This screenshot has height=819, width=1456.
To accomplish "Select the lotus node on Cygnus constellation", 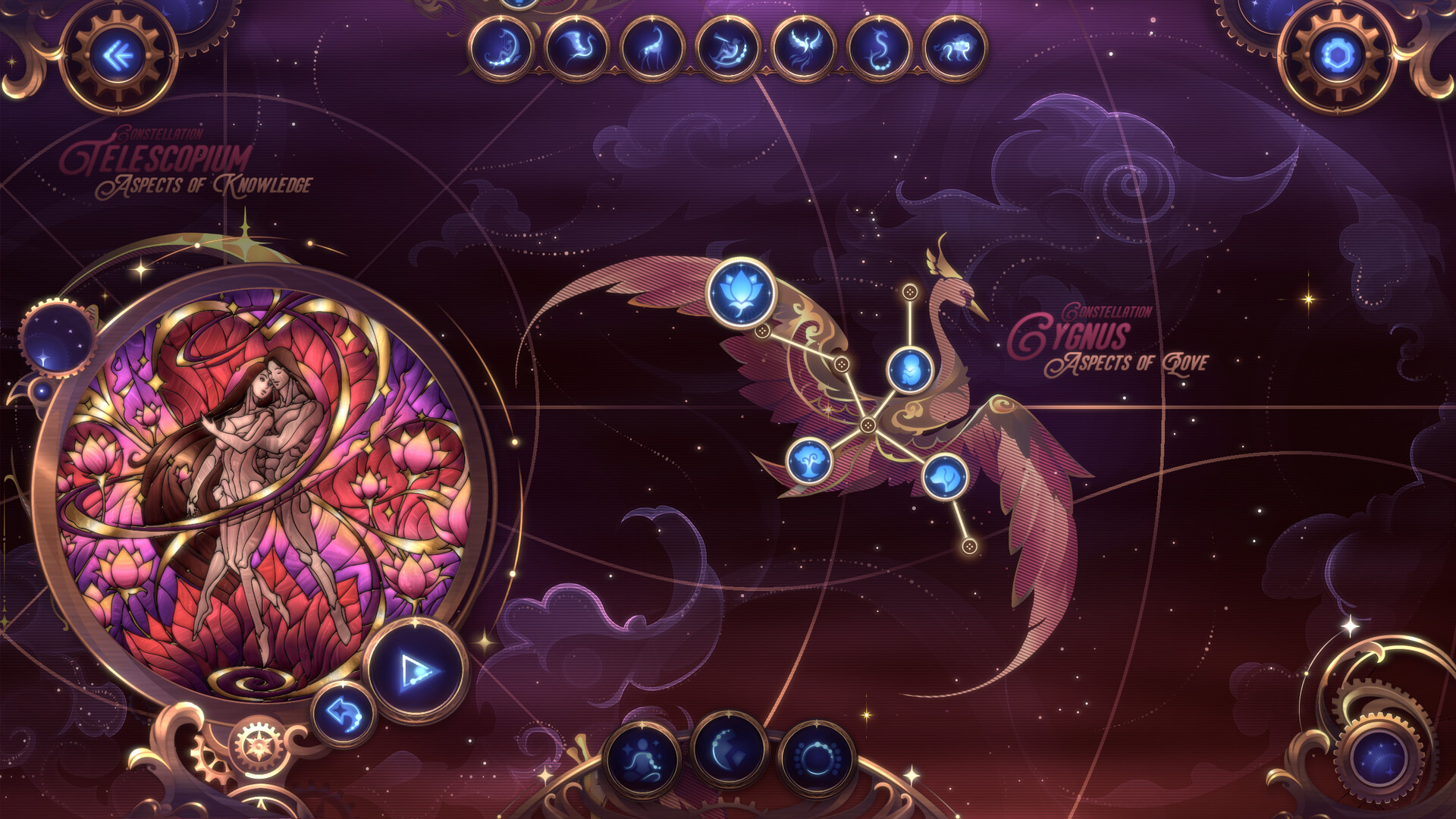I will [741, 293].
